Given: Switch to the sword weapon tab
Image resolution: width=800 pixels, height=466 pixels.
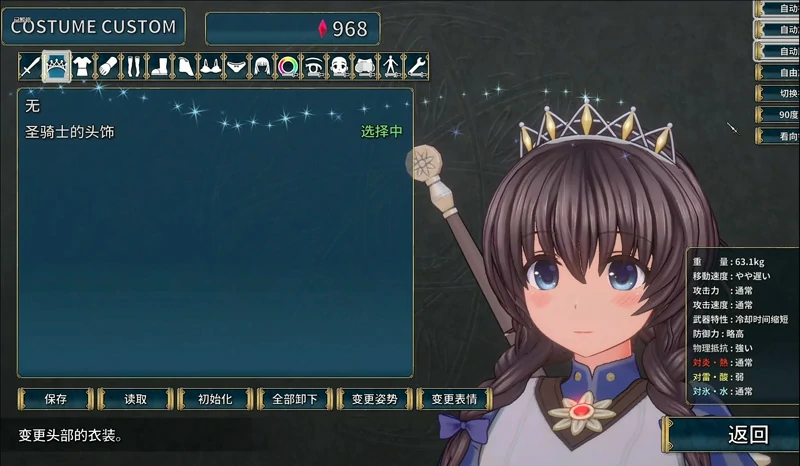Looking at the screenshot, I should coord(30,66).
